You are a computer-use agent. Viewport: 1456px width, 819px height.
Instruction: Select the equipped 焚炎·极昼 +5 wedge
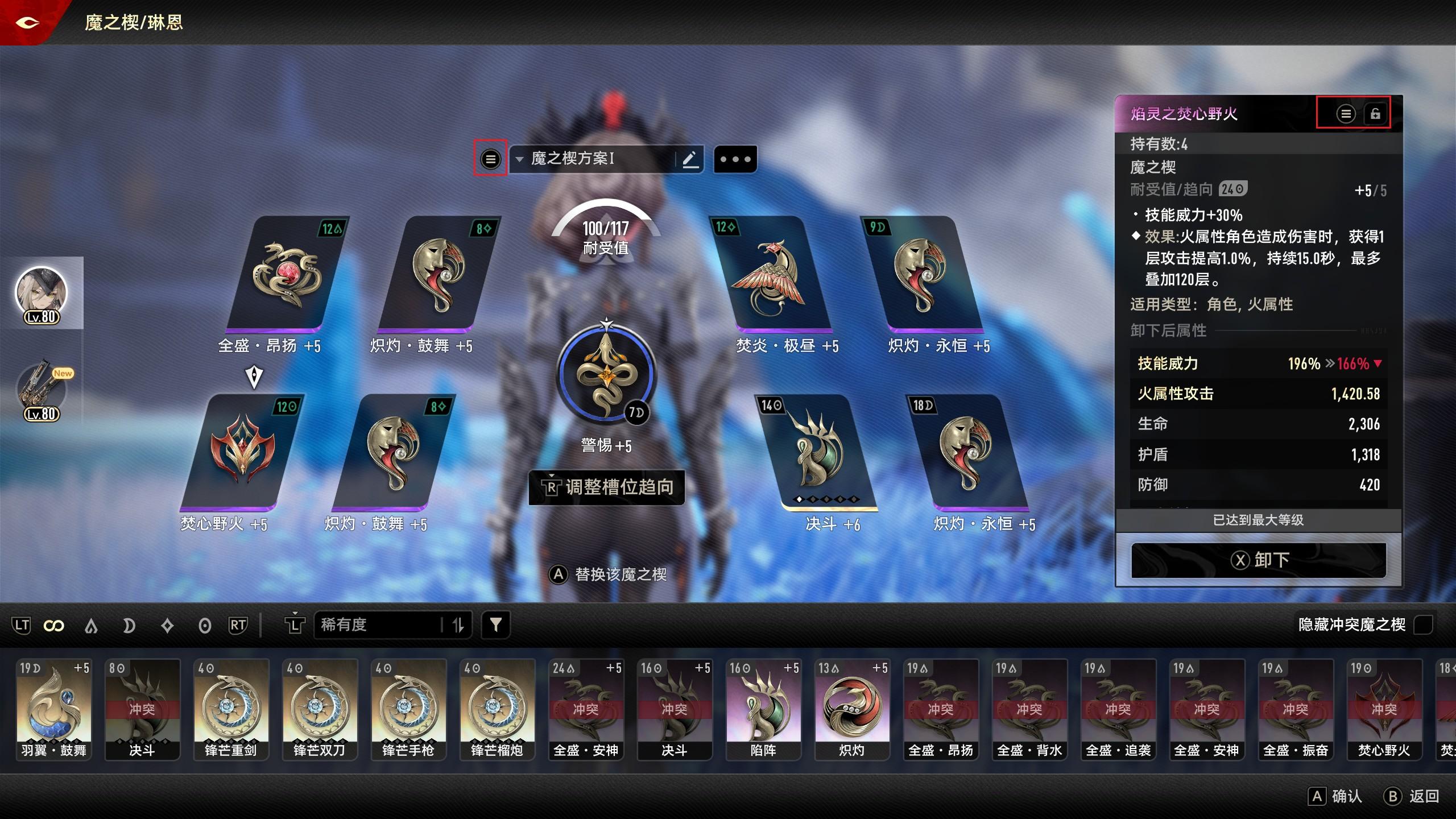(771, 275)
